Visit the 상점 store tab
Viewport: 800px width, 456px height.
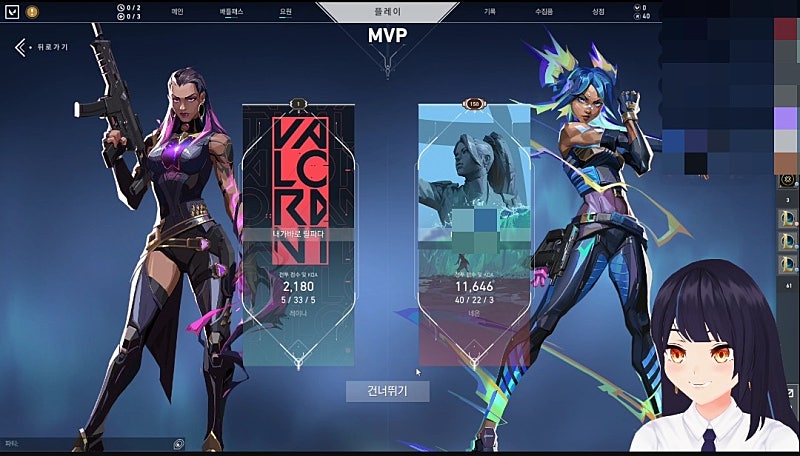point(598,12)
